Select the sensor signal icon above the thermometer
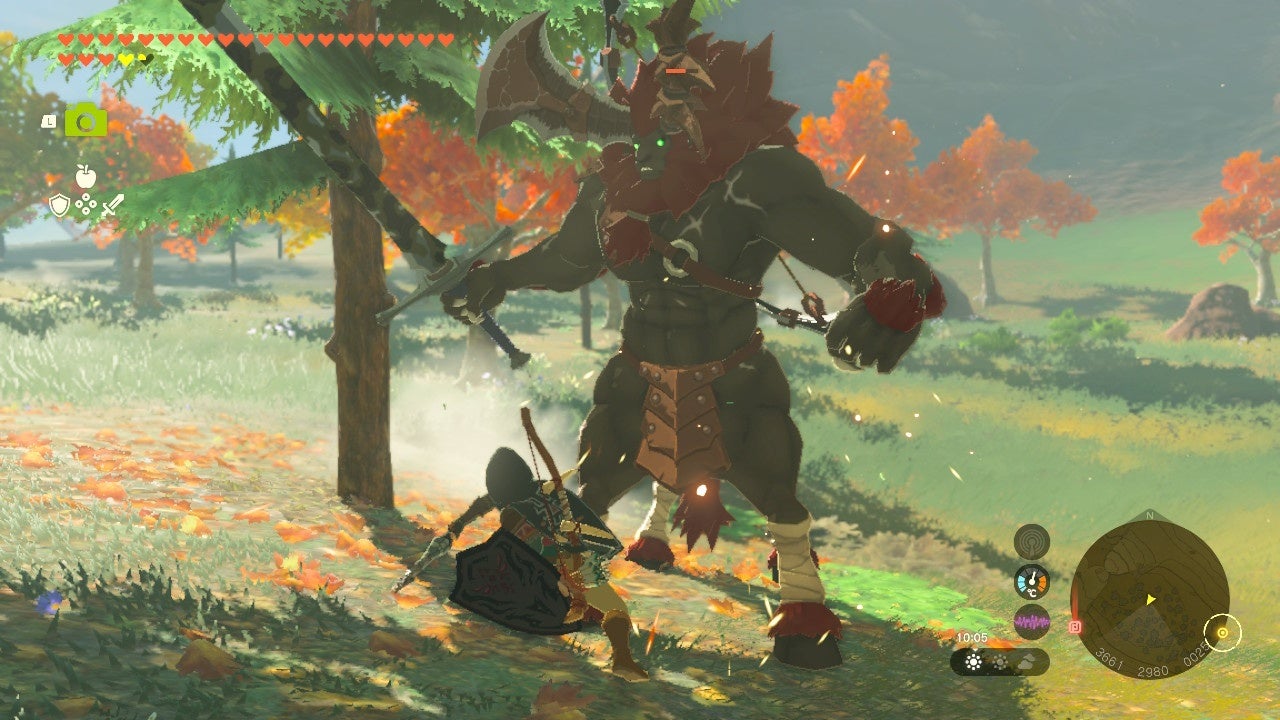1280x720 pixels. click(1031, 540)
